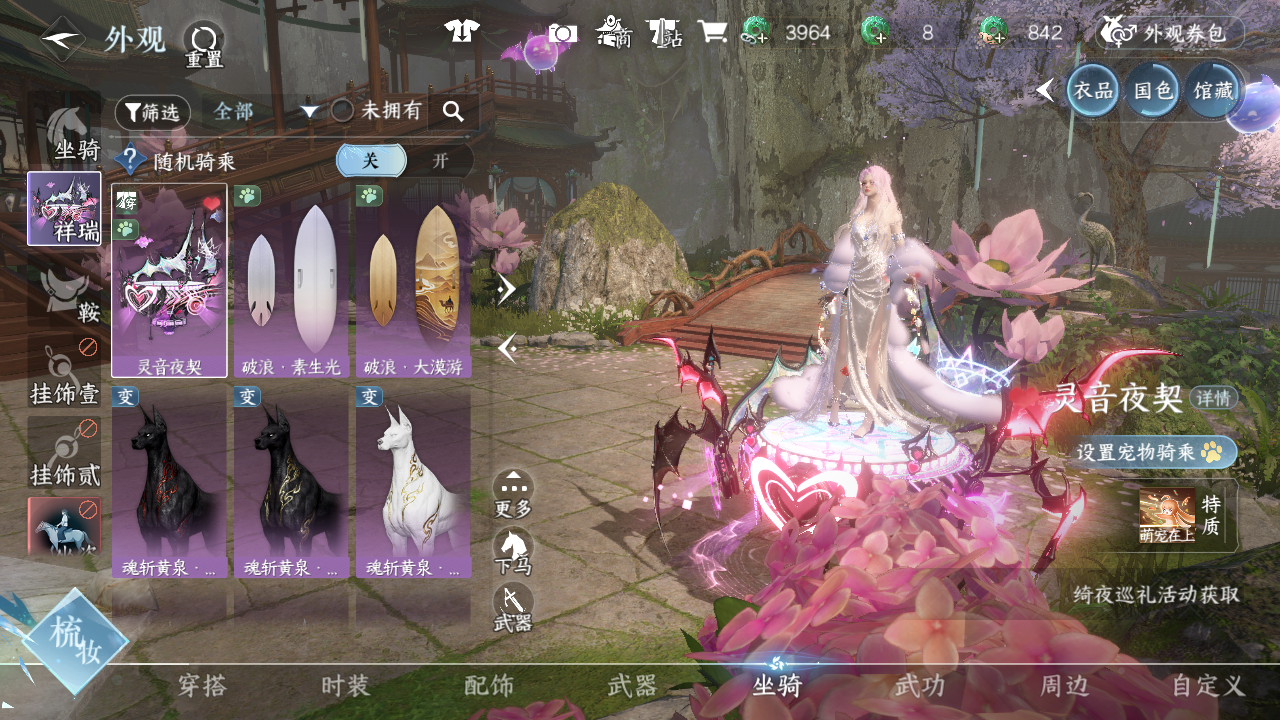Viewport: 1280px width, 720px height.
Task: Select the 挂饰壹 accessory slot
Action: (64, 374)
